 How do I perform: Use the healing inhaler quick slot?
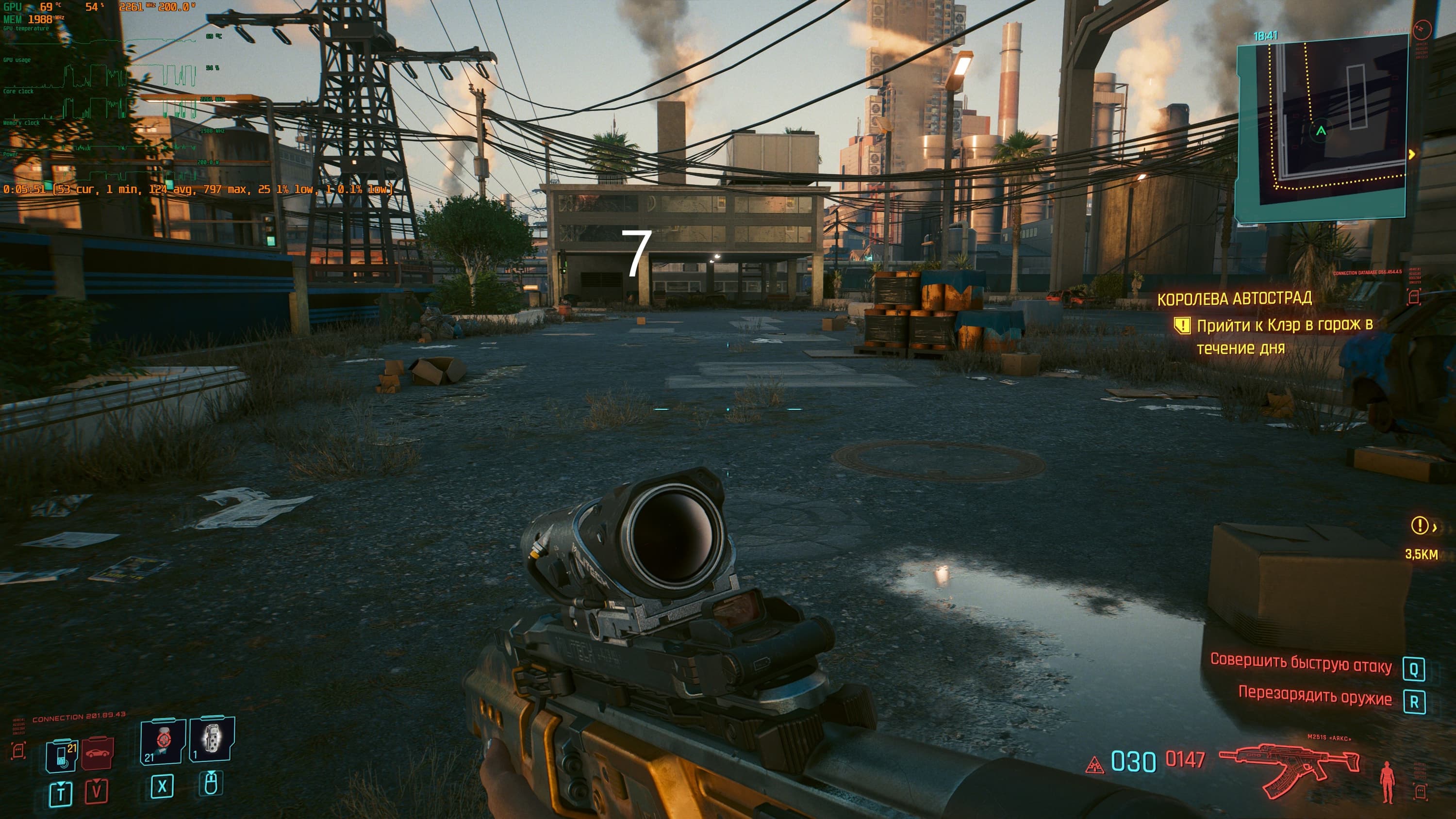tap(163, 740)
